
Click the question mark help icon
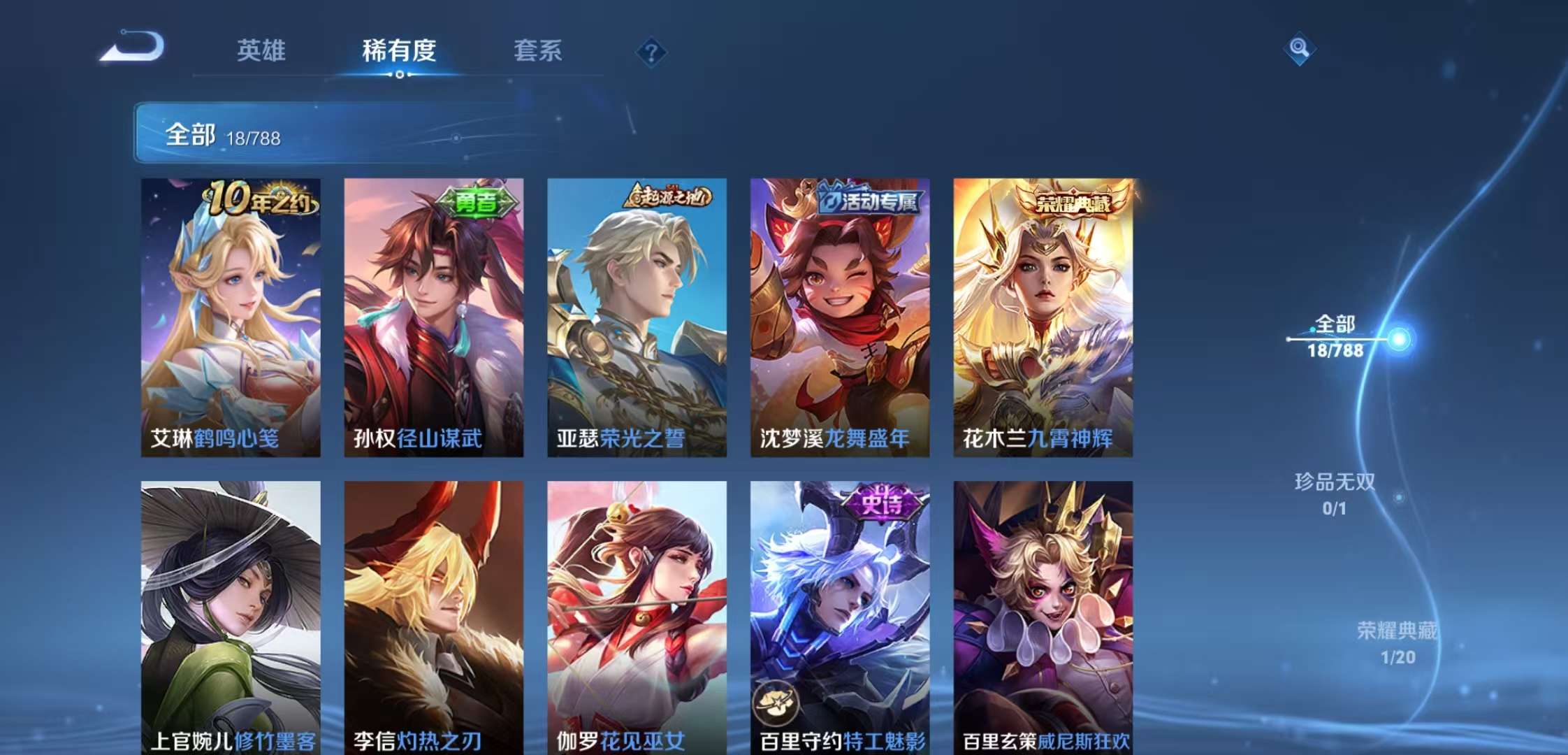click(x=650, y=51)
